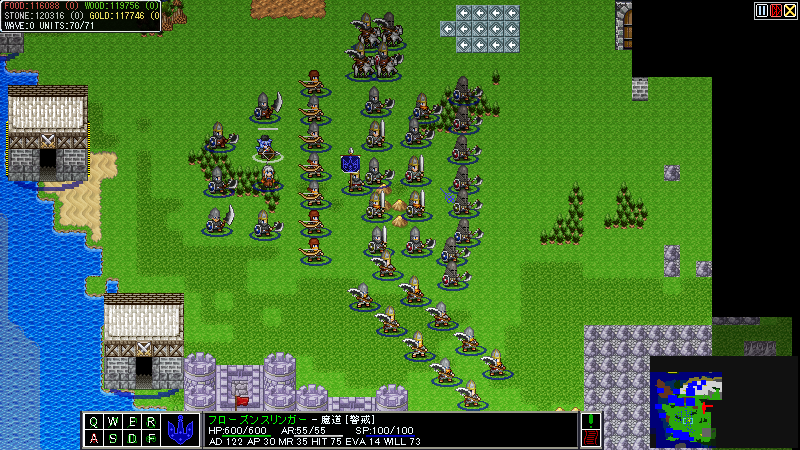Select the D command slot
800x450 pixels.
[x=131, y=438]
